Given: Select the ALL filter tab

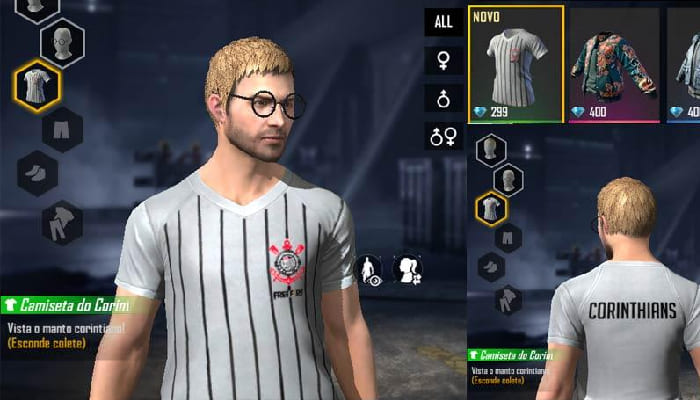Looking at the screenshot, I should click(x=443, y=22).
